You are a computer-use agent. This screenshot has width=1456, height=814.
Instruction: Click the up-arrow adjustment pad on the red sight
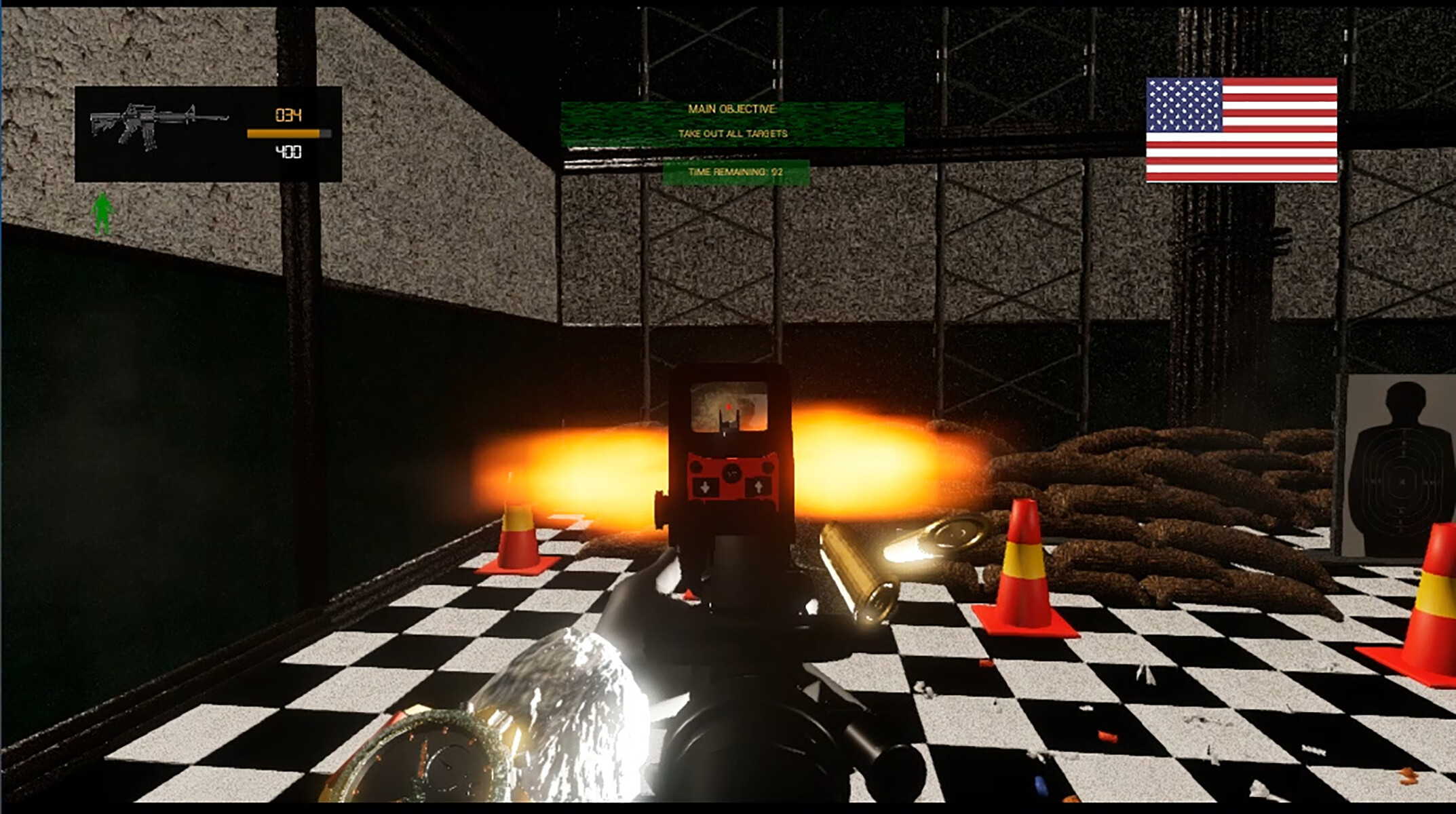tap(758, 488)
